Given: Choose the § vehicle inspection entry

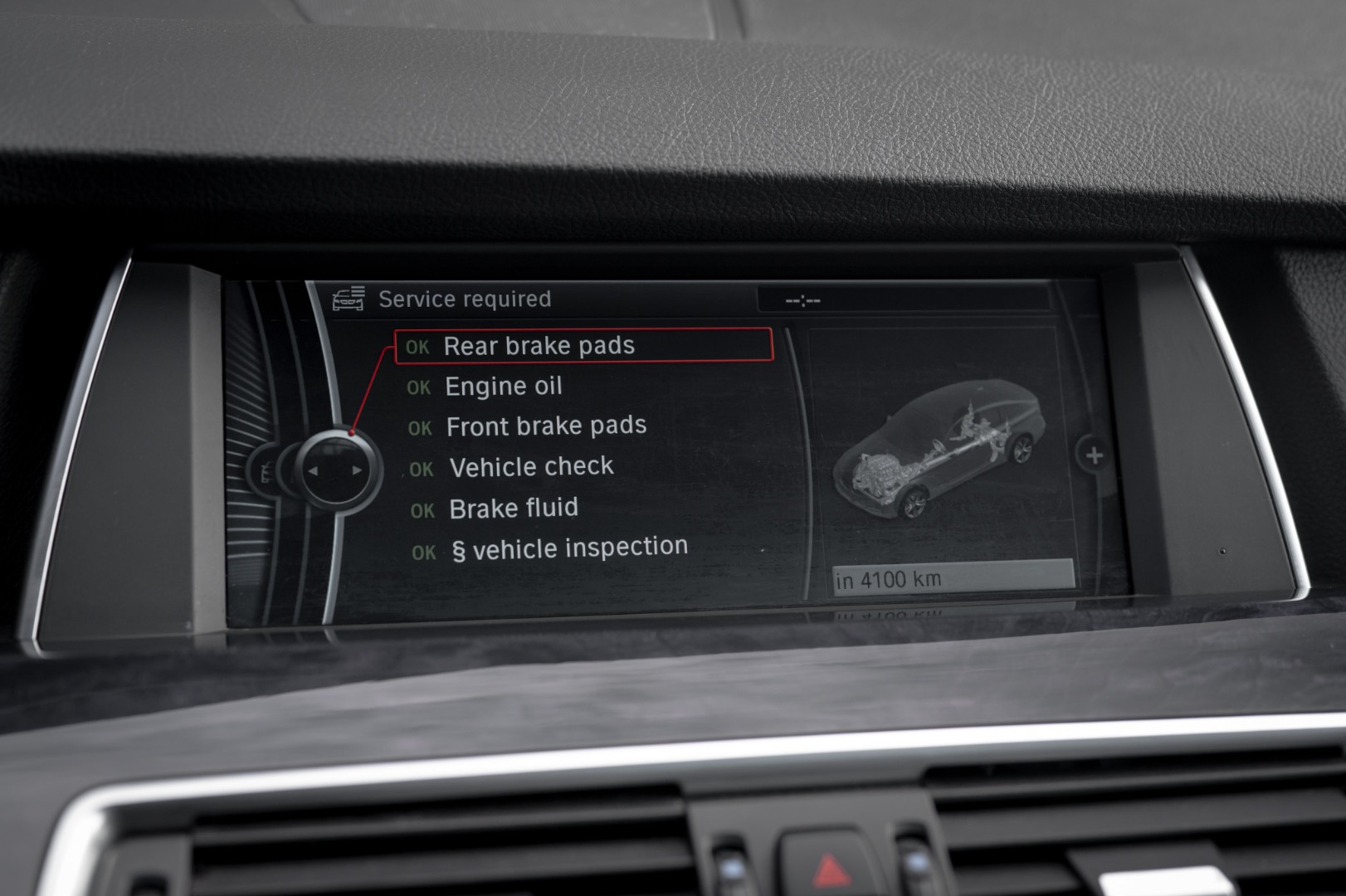Looking at the screenshot, I should [569, 548].
